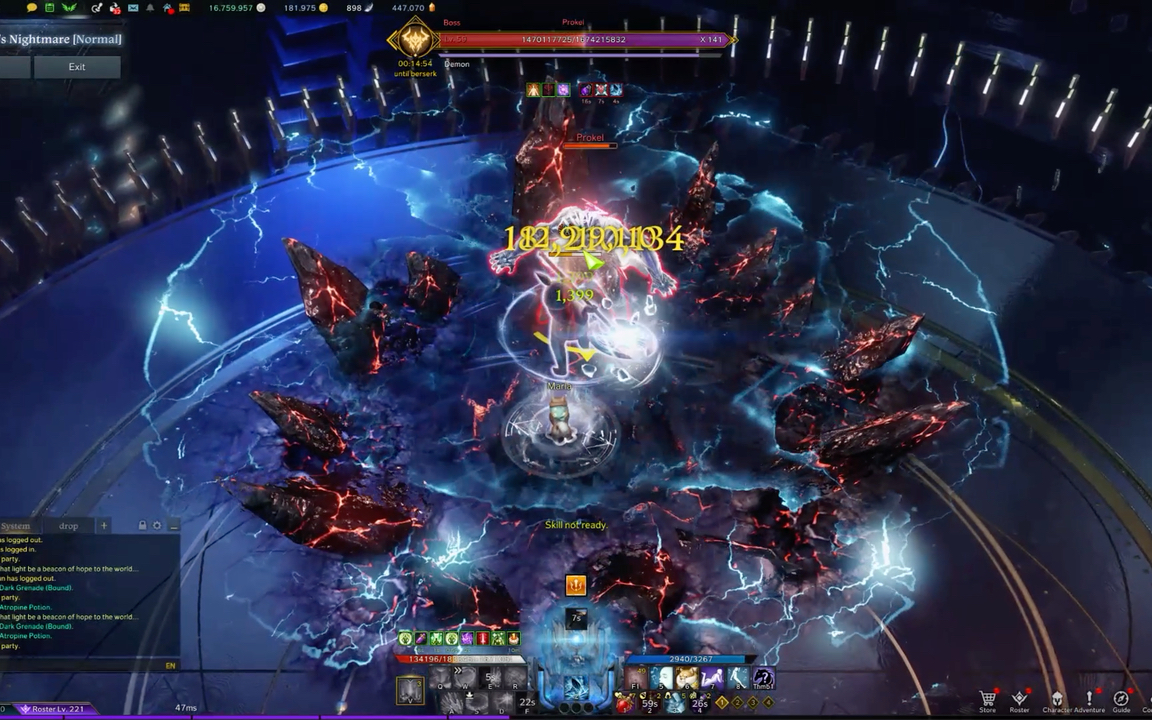Open the Guide compass menu

pos(1121,700)
